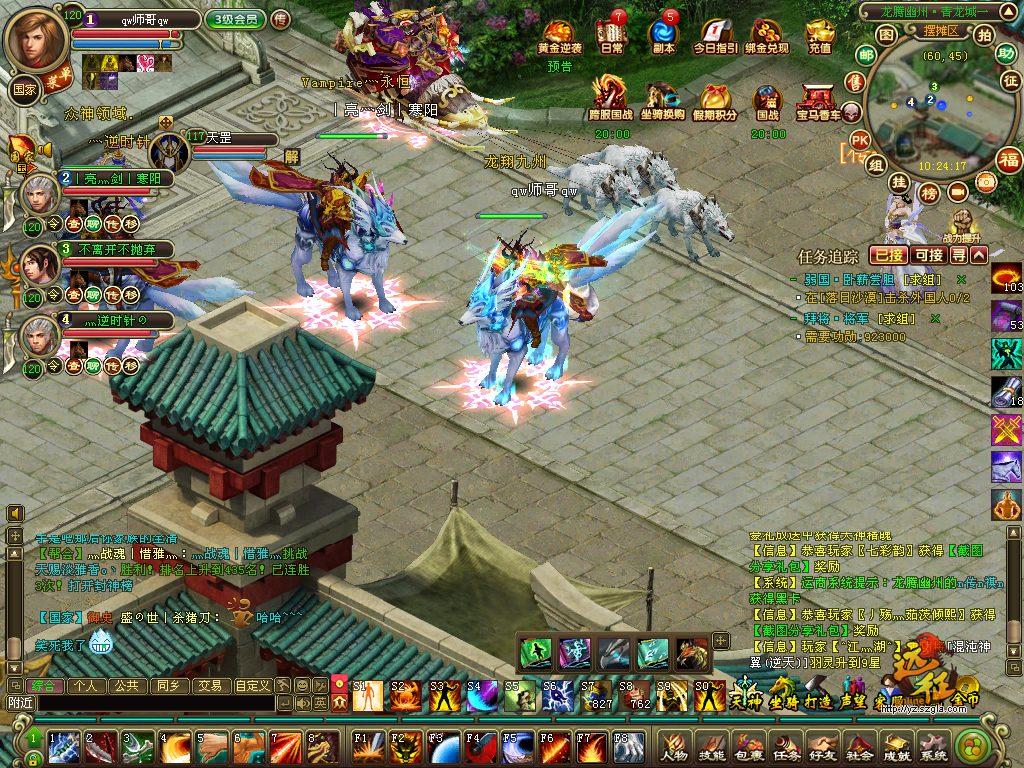Open the 宝马香车 event icon
This screenshot has width=1024, height=768.
[x=819, y=102]
